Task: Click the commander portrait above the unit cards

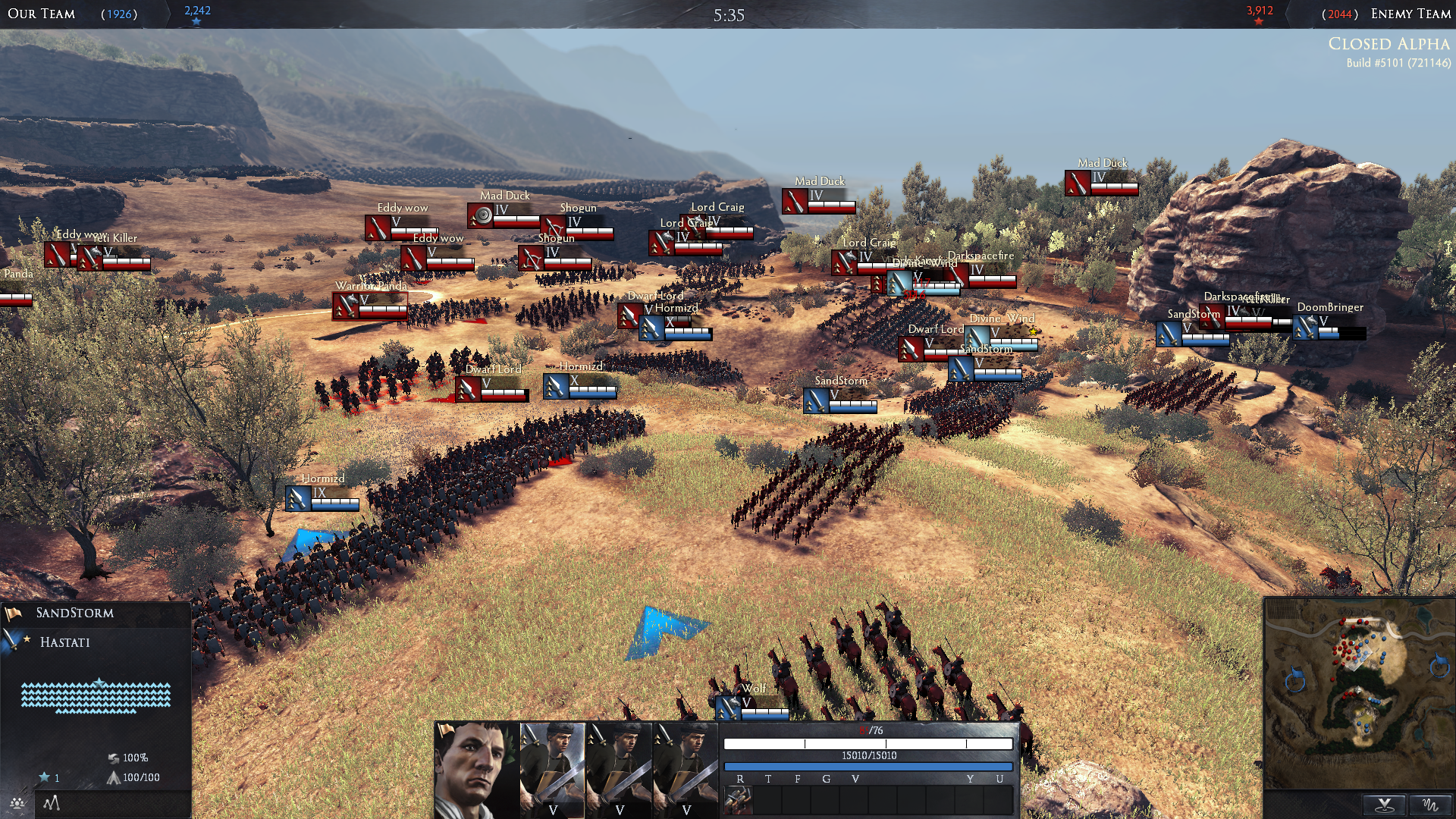Action: click(x=474, y=766)
